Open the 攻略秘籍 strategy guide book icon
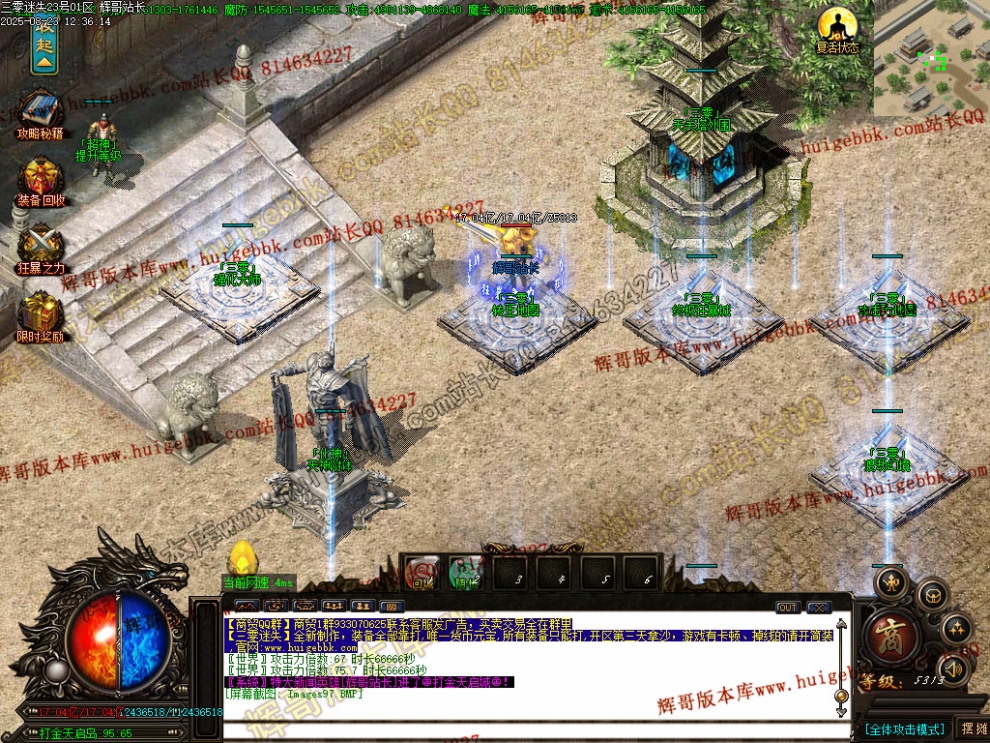The height and width of the screenshot is (743, 990). (x=41, y=111)
